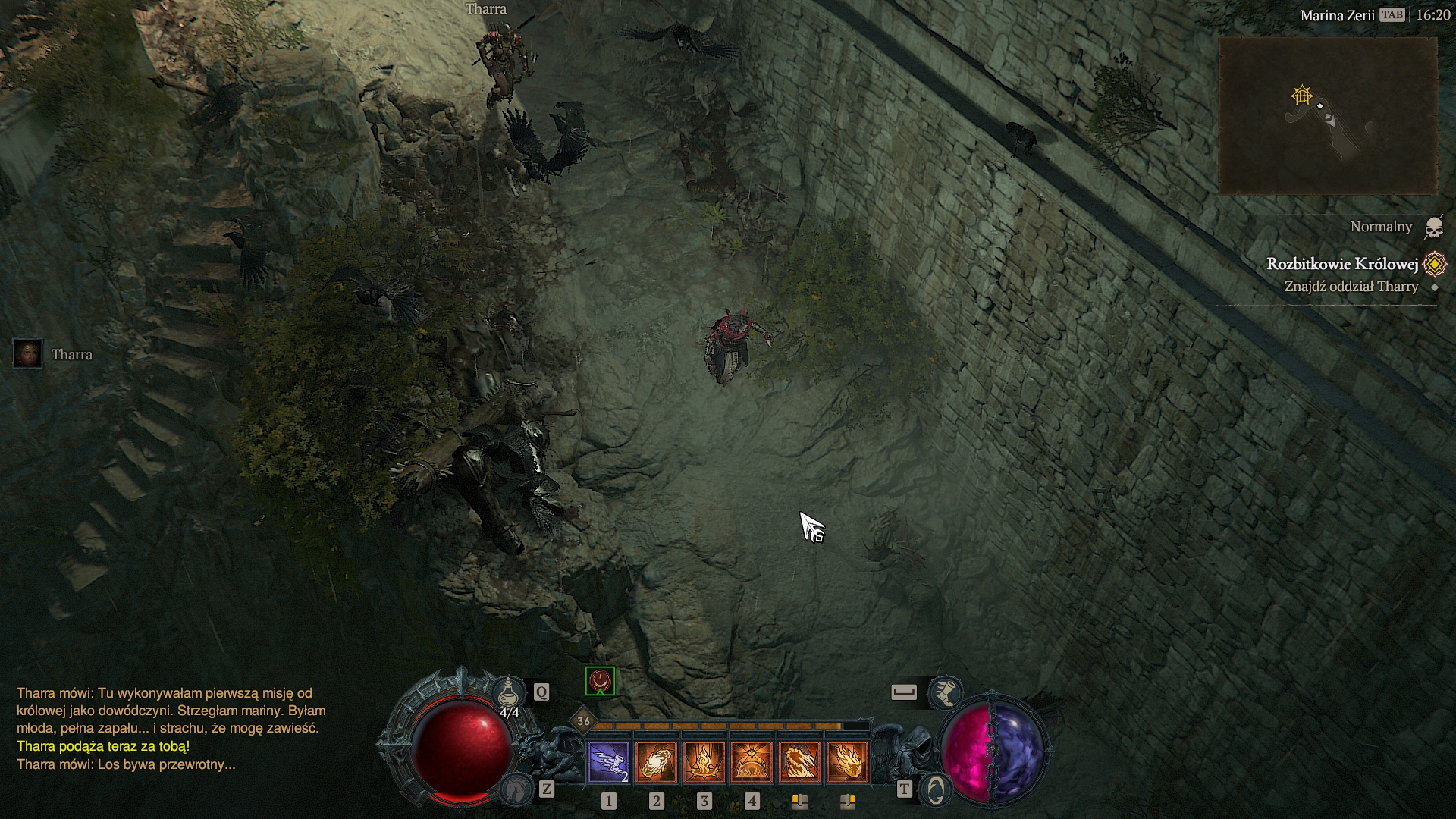Click the level 36 badge
The width and height of the screenshot is (1456, 819).
tap(583, 721)
